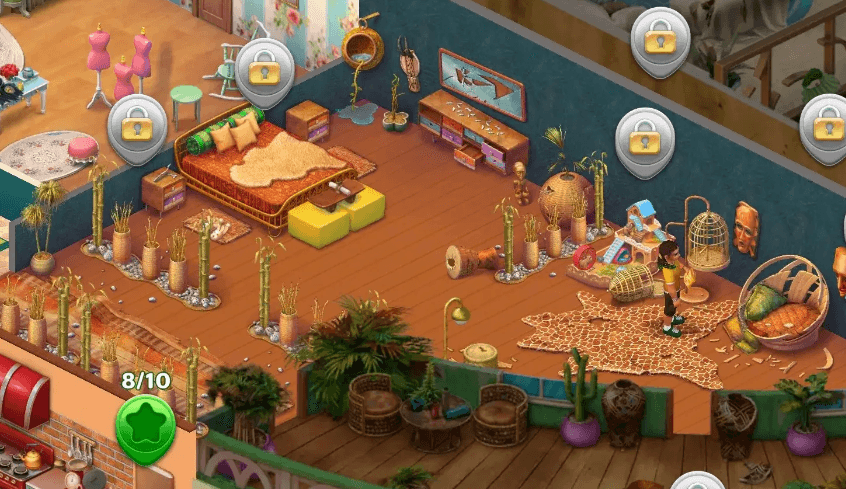The image size is (846, 489).
Task: Tap the green star button showing 8/10
Action: pos(145,421)
